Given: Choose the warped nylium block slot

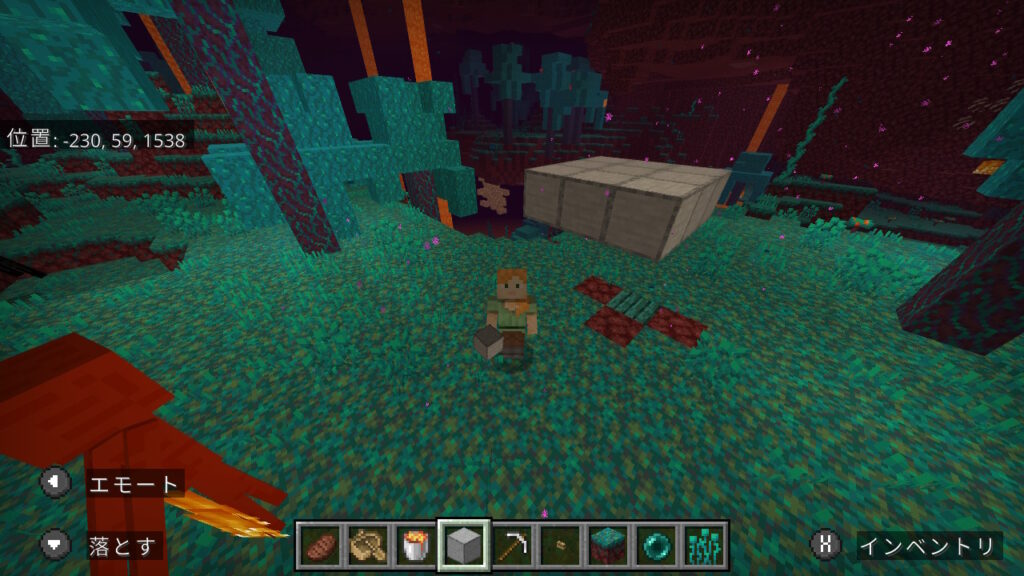Looking at the screenshot, I should click(x=608, y=546).
